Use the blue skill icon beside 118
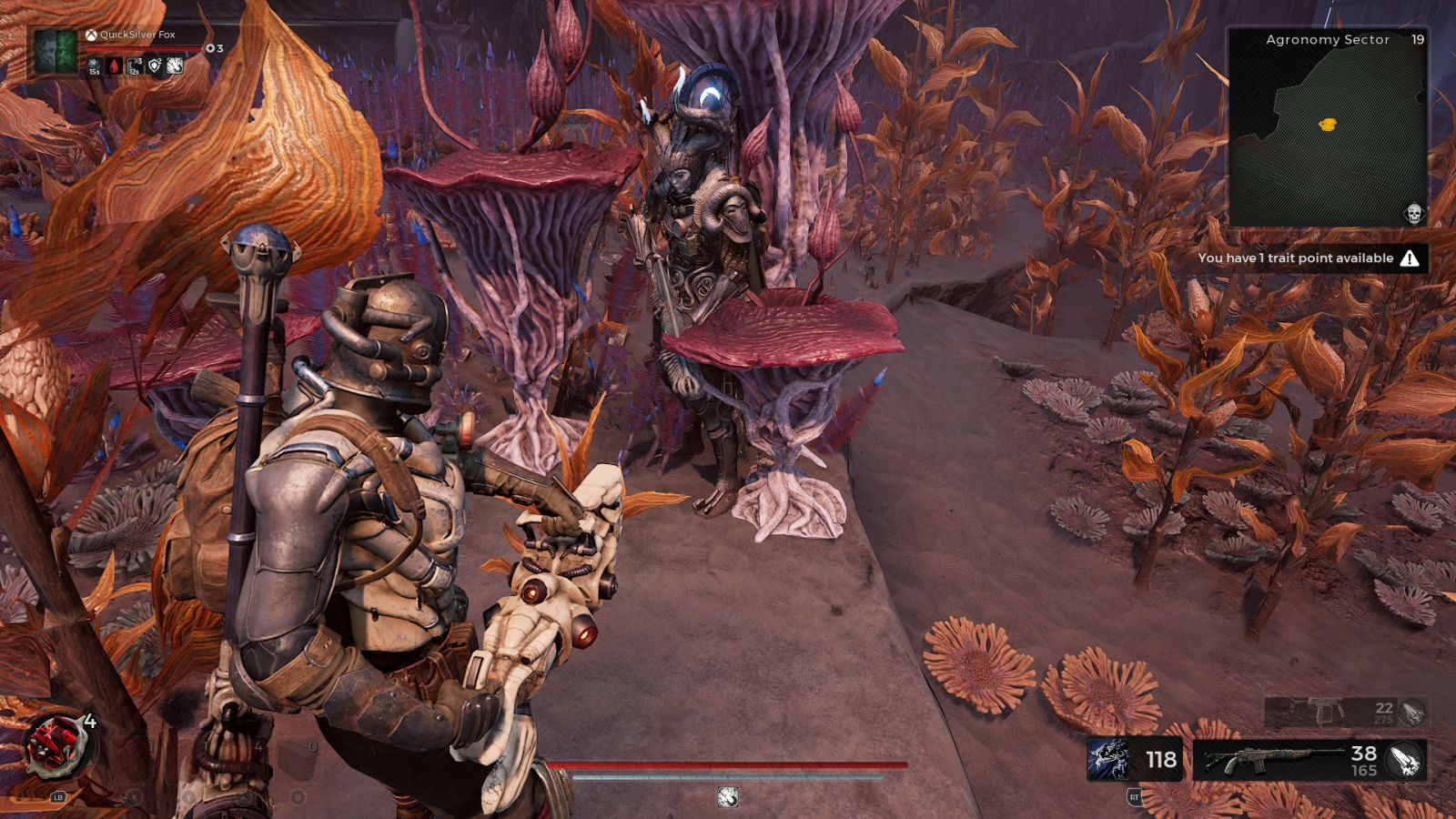The width and height of the screenshot is (1456, 819). (x=1109, y=760)
